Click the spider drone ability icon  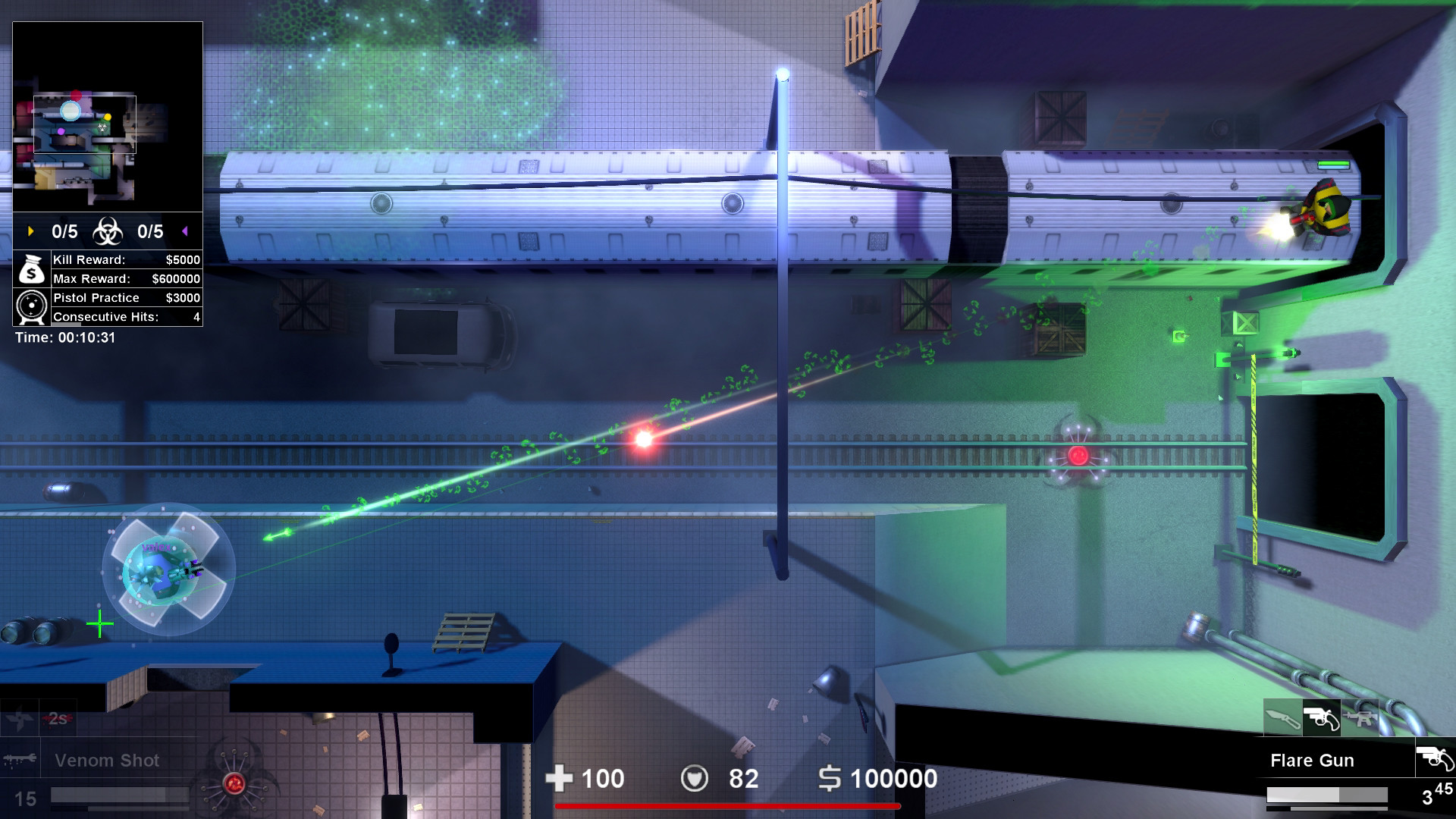point(234,783)
